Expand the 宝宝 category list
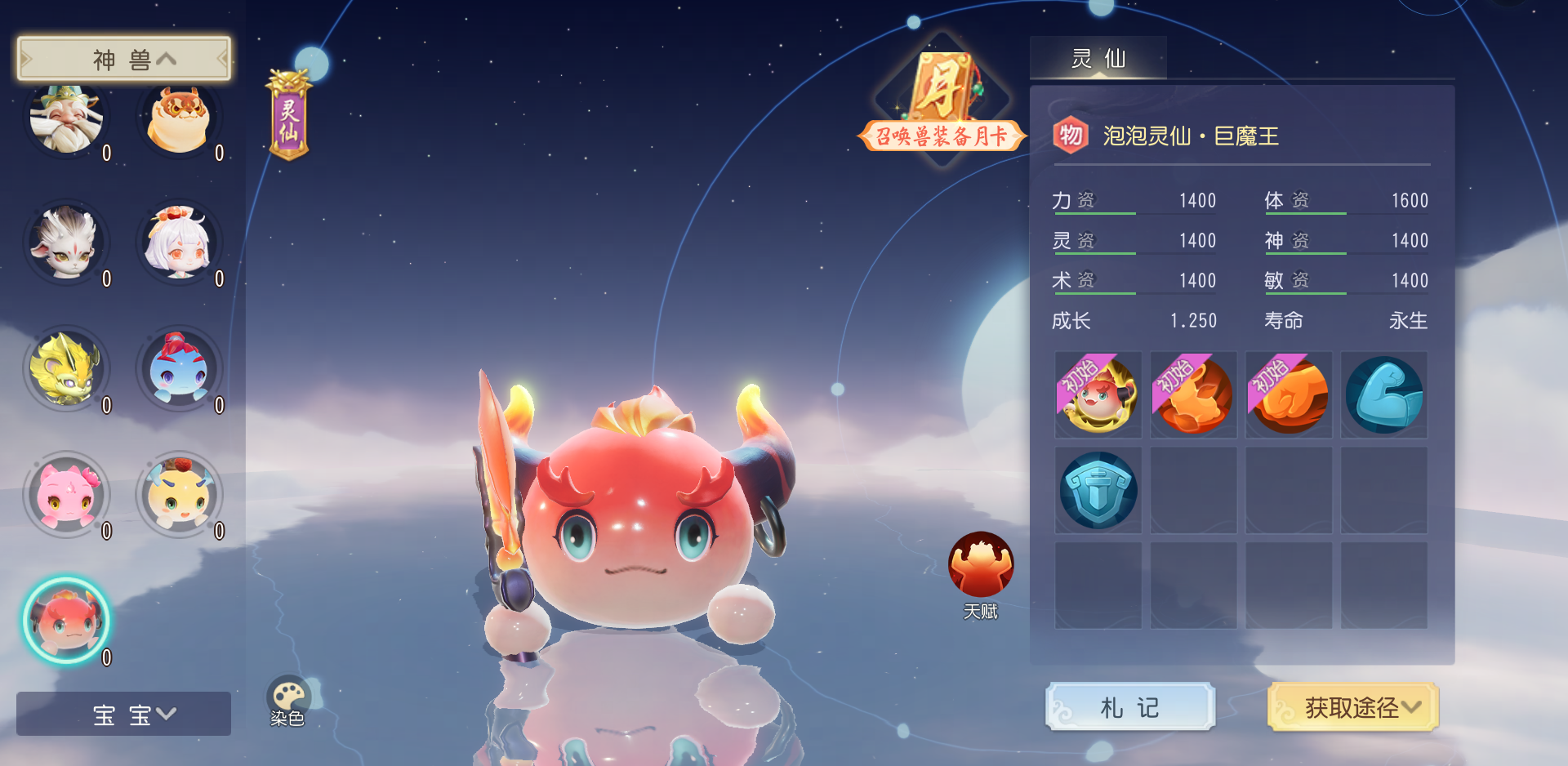 click(x=124, y=715)
